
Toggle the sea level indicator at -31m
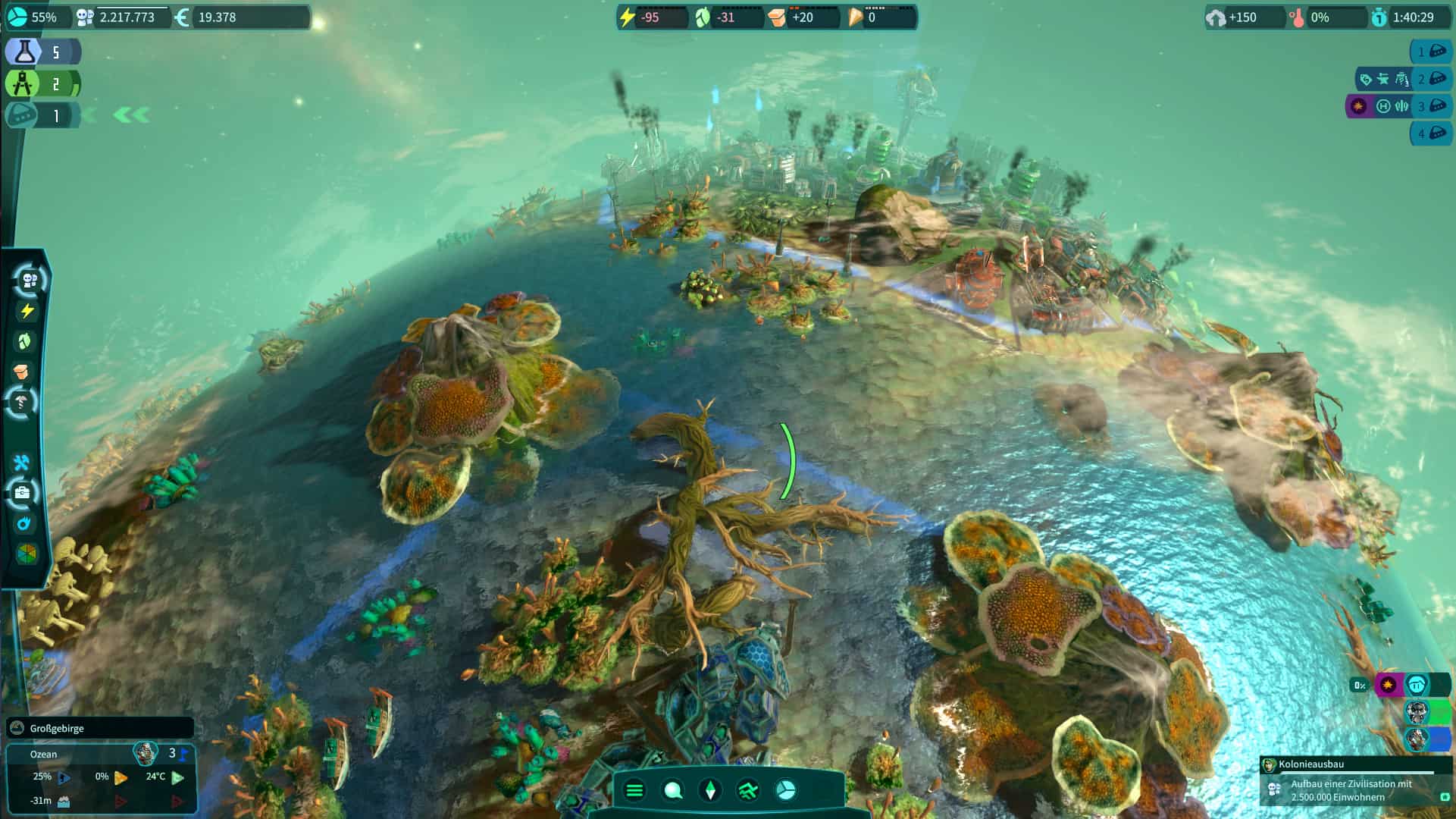coord(63,802)
